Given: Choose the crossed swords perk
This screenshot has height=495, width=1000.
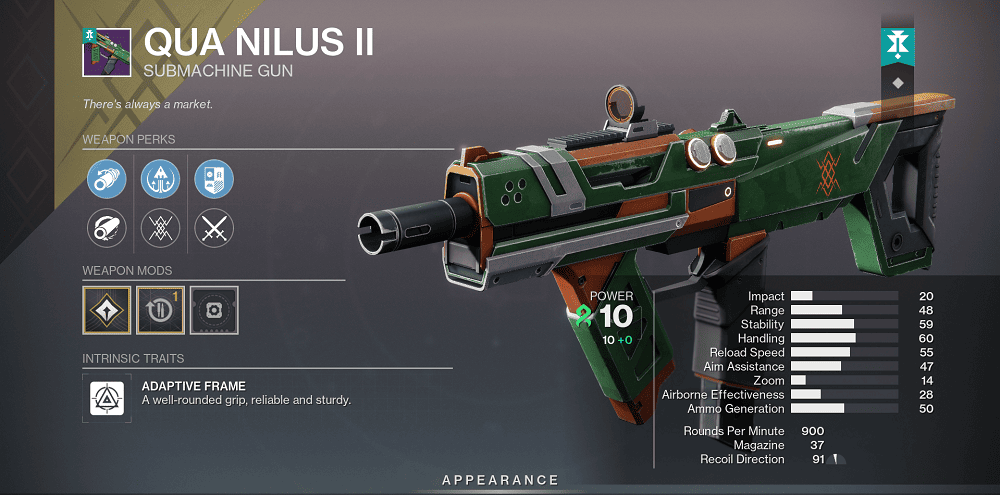Looking at the screenshot, I should [x=213, y=229].
